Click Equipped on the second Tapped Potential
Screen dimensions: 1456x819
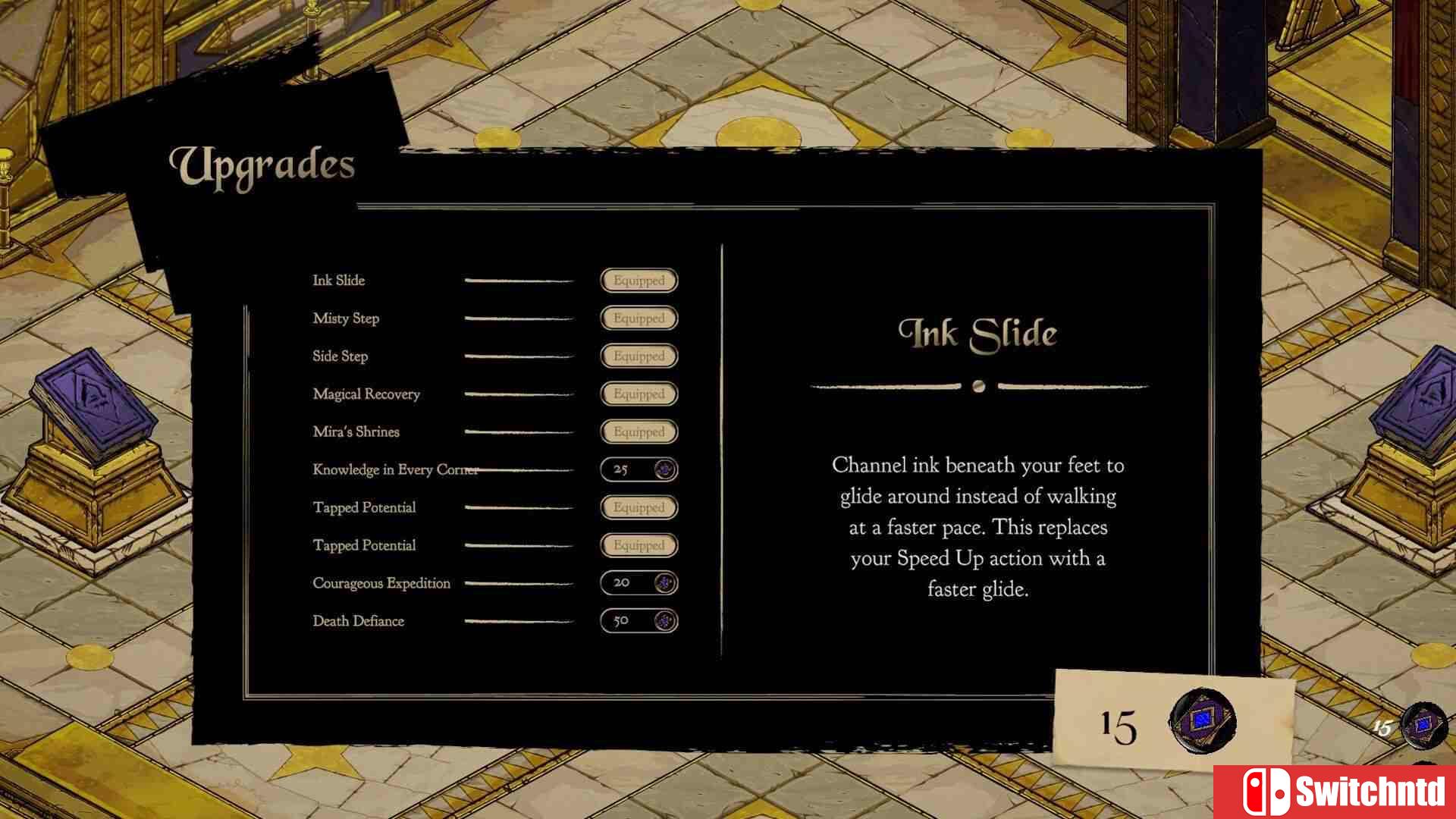638,545
